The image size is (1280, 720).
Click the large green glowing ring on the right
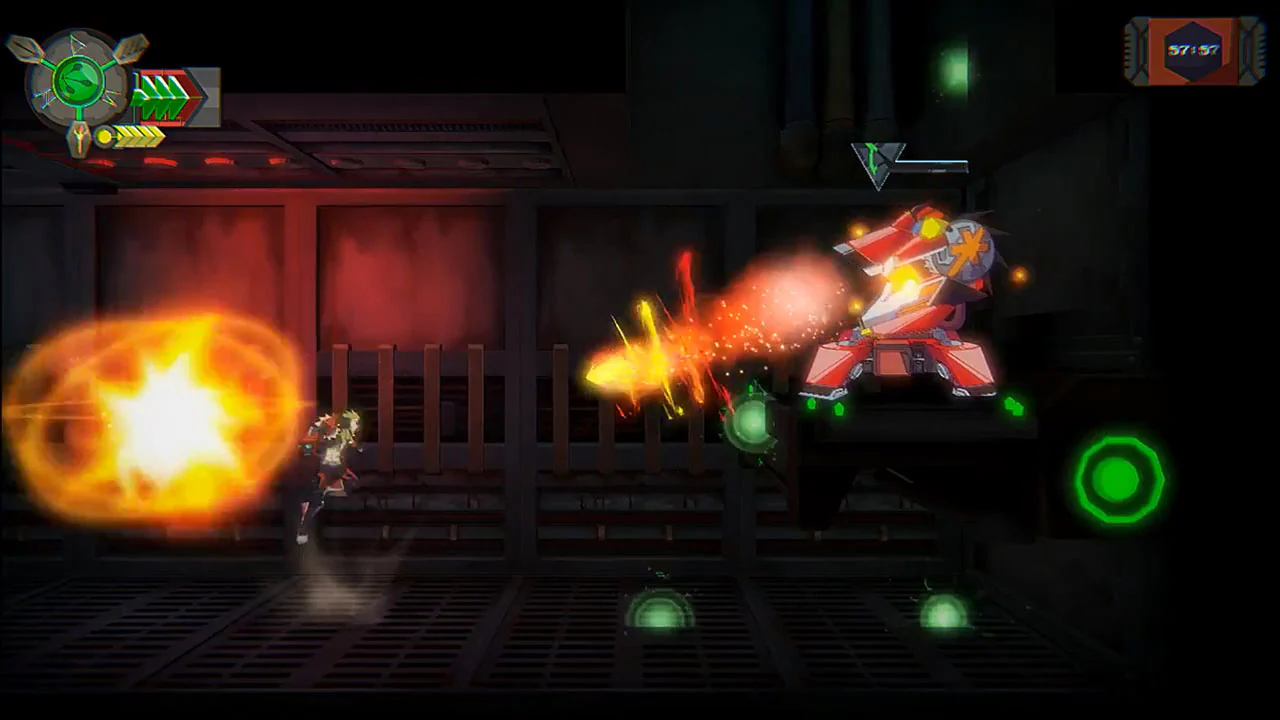click(1120, 480)
